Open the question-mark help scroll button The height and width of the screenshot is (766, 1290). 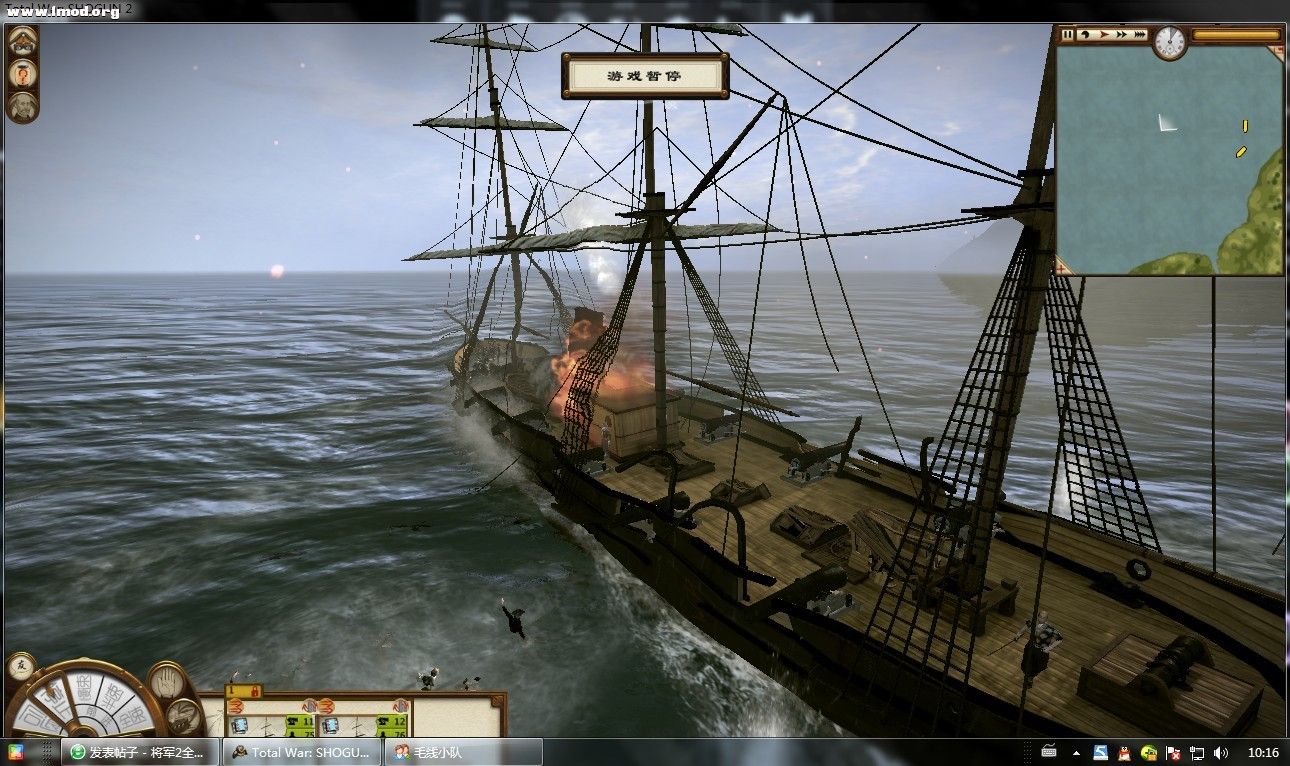[x=22, y=73]
